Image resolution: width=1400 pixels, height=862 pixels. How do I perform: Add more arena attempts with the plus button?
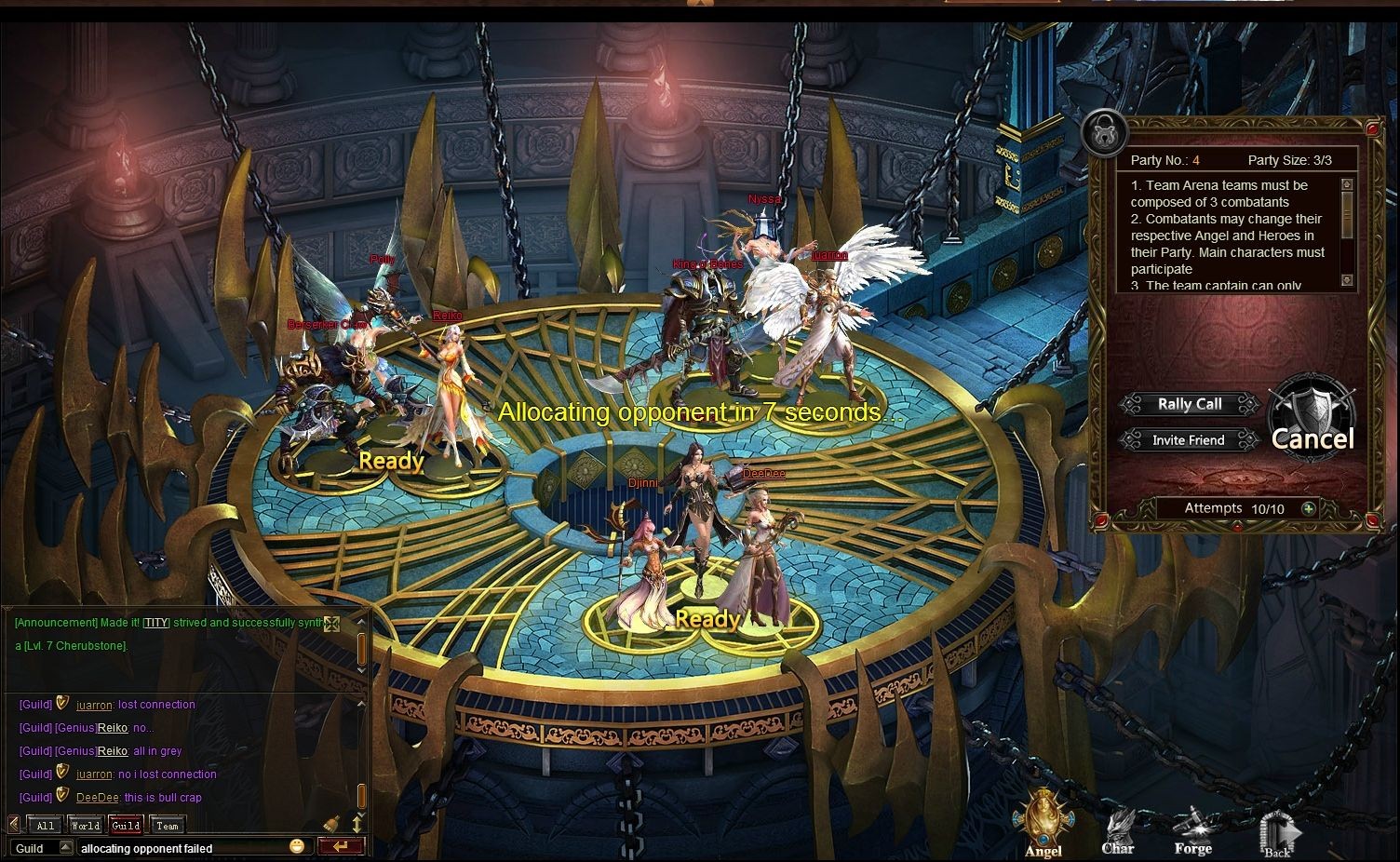pos(1309,508)
